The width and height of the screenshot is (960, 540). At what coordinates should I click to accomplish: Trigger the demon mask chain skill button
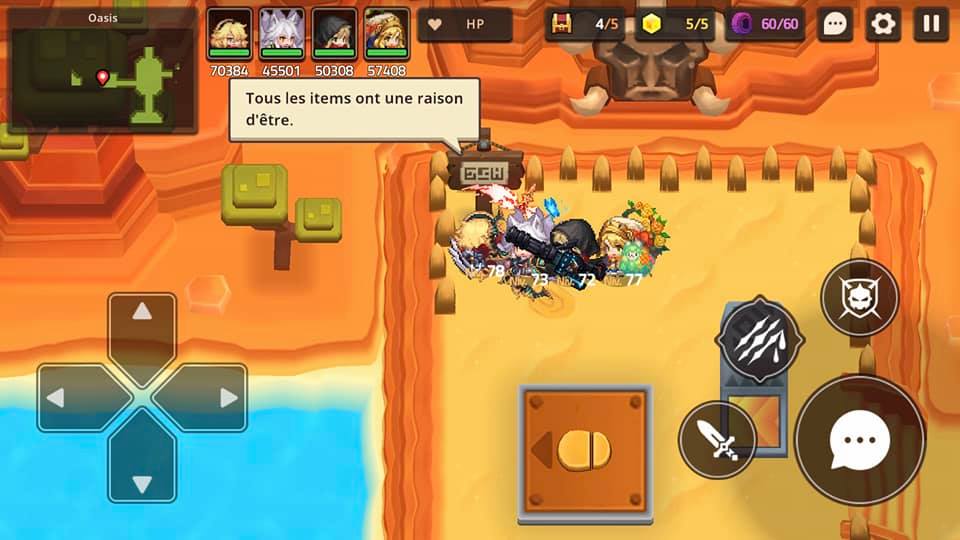pyautogui.click(x=859, y=297)
